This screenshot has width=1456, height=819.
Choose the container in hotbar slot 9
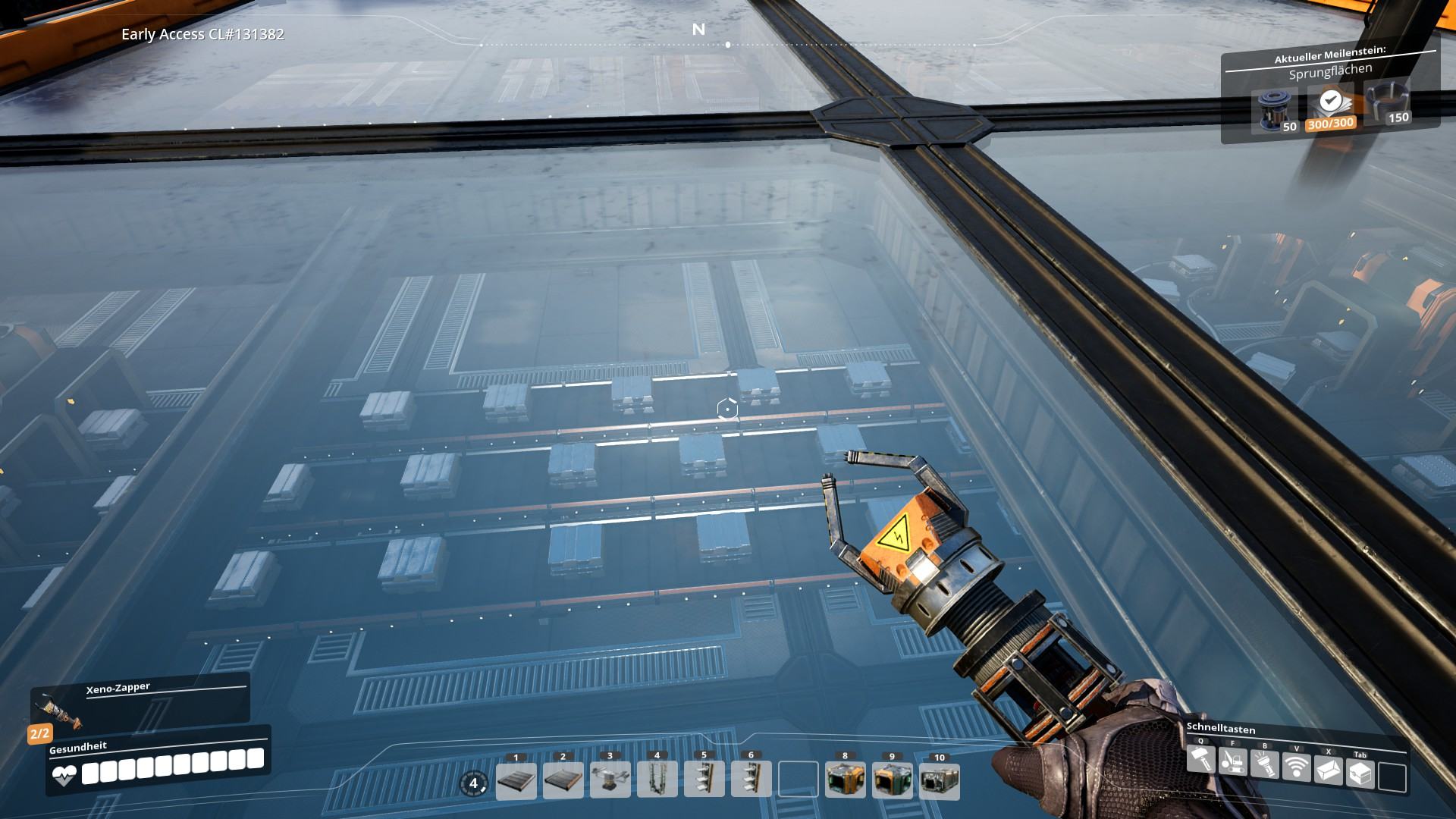click(893, 781)
